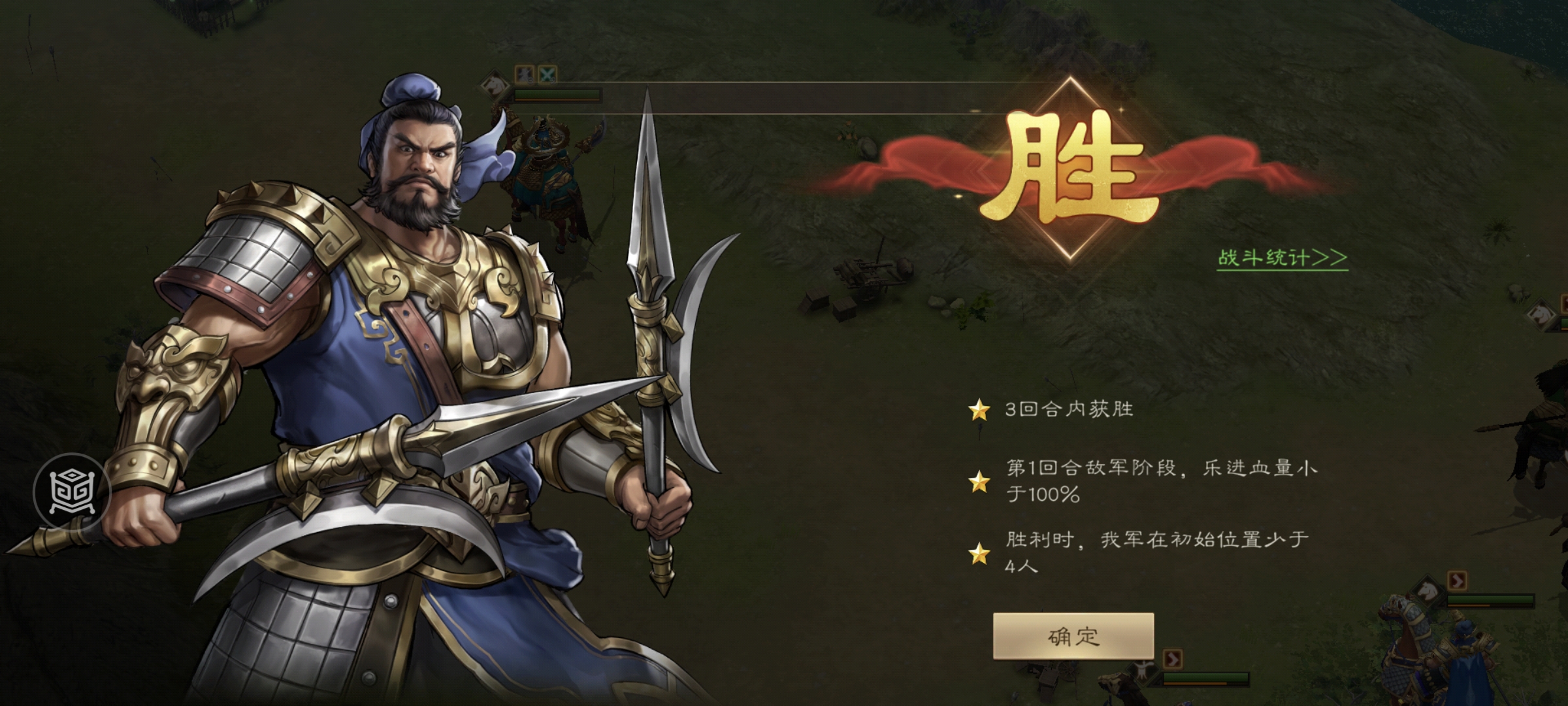Image resolution: width=1568 pixels, height=706 pixels.
Task: Expand details via the orange chevron on upper unit frame
Action: point(1457,580)
